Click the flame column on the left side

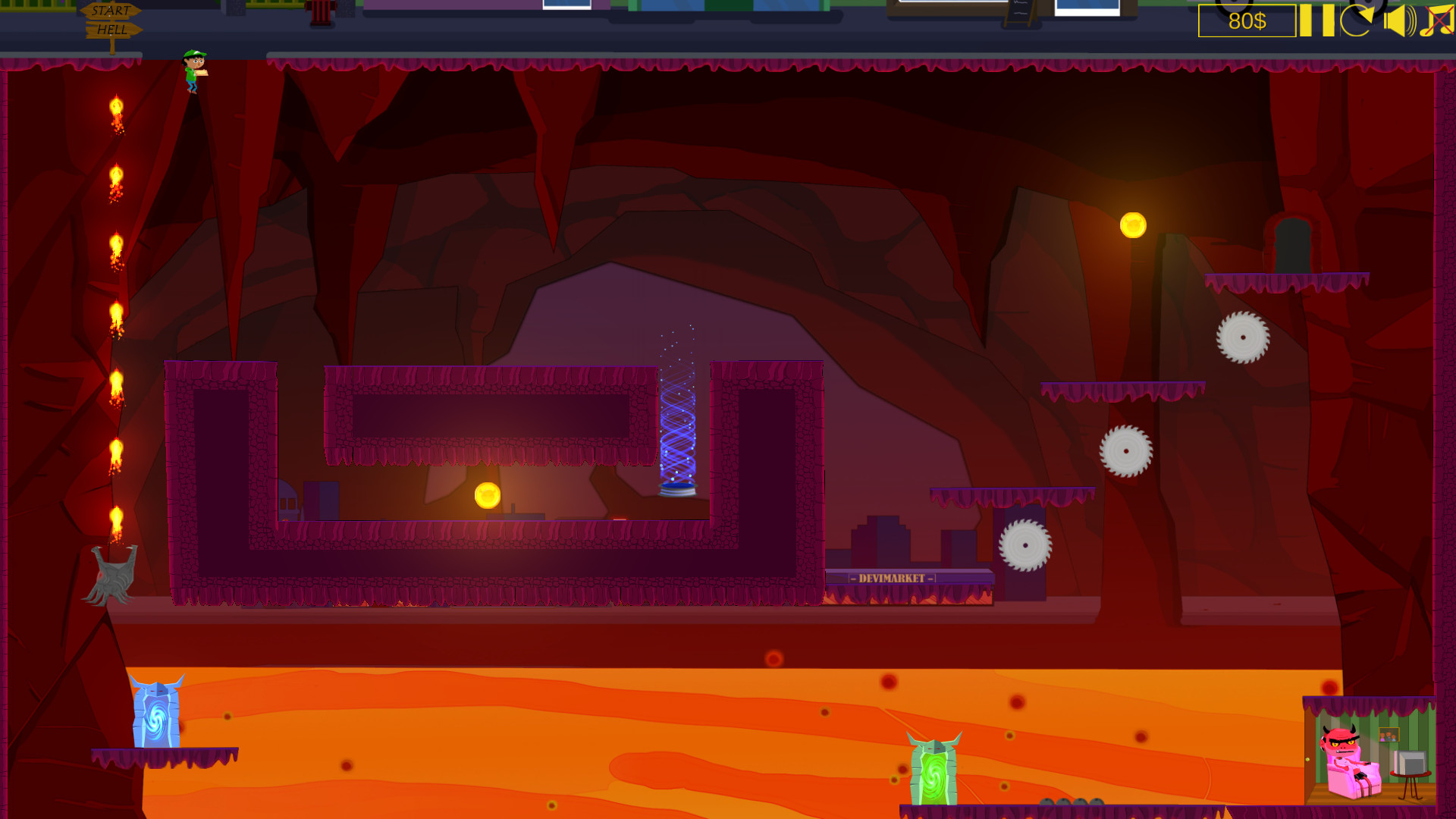point(116,311)
